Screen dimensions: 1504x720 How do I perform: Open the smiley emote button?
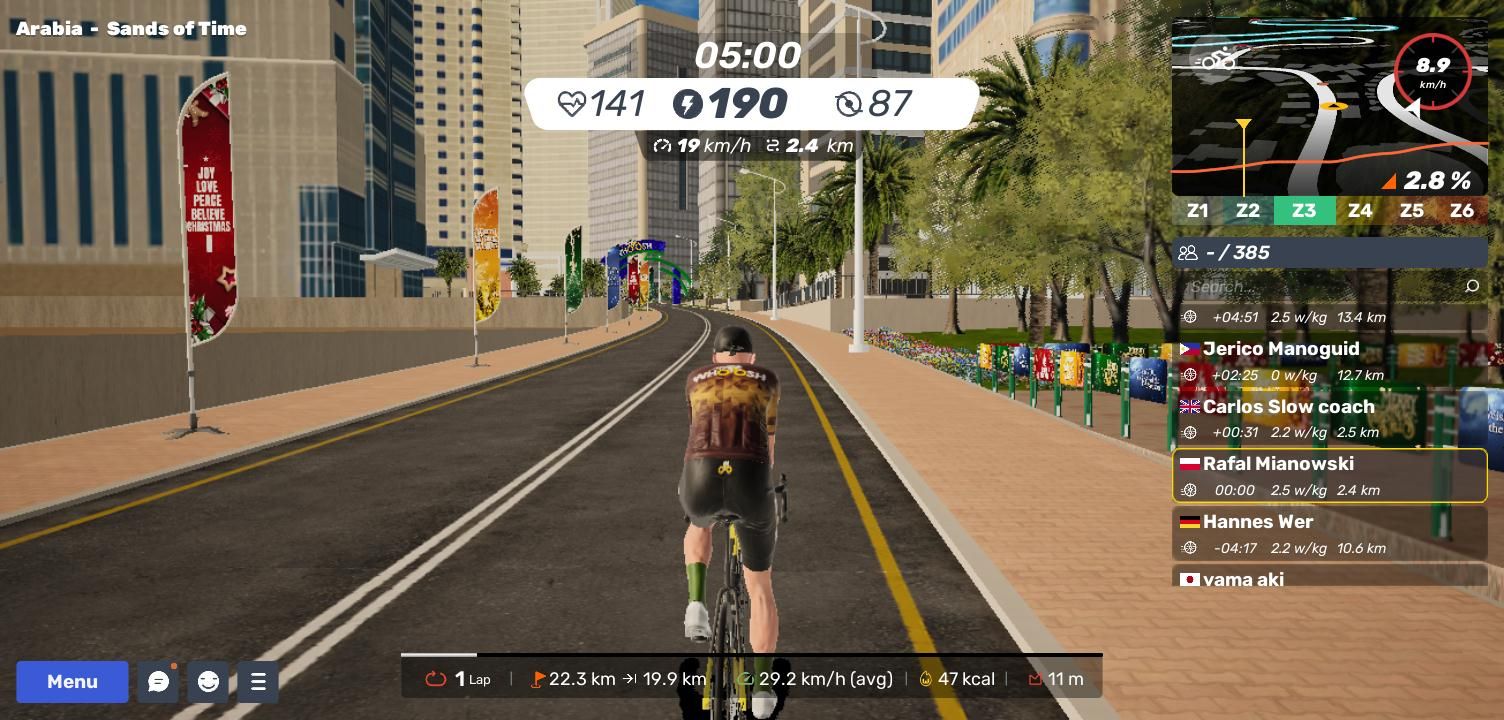(x=208, y=682)
